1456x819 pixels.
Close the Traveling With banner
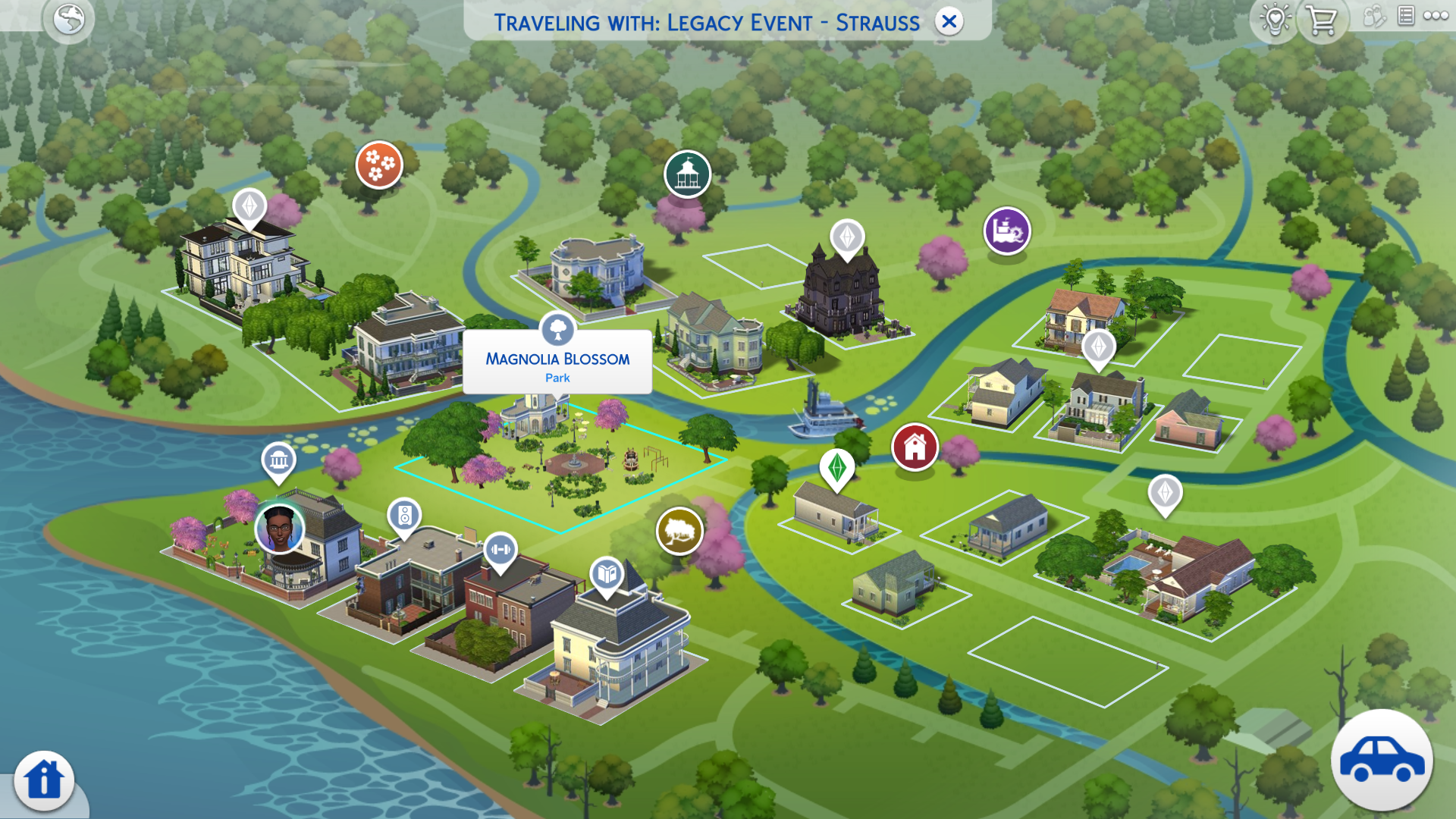pyautogui.click(x=949, y=22)
